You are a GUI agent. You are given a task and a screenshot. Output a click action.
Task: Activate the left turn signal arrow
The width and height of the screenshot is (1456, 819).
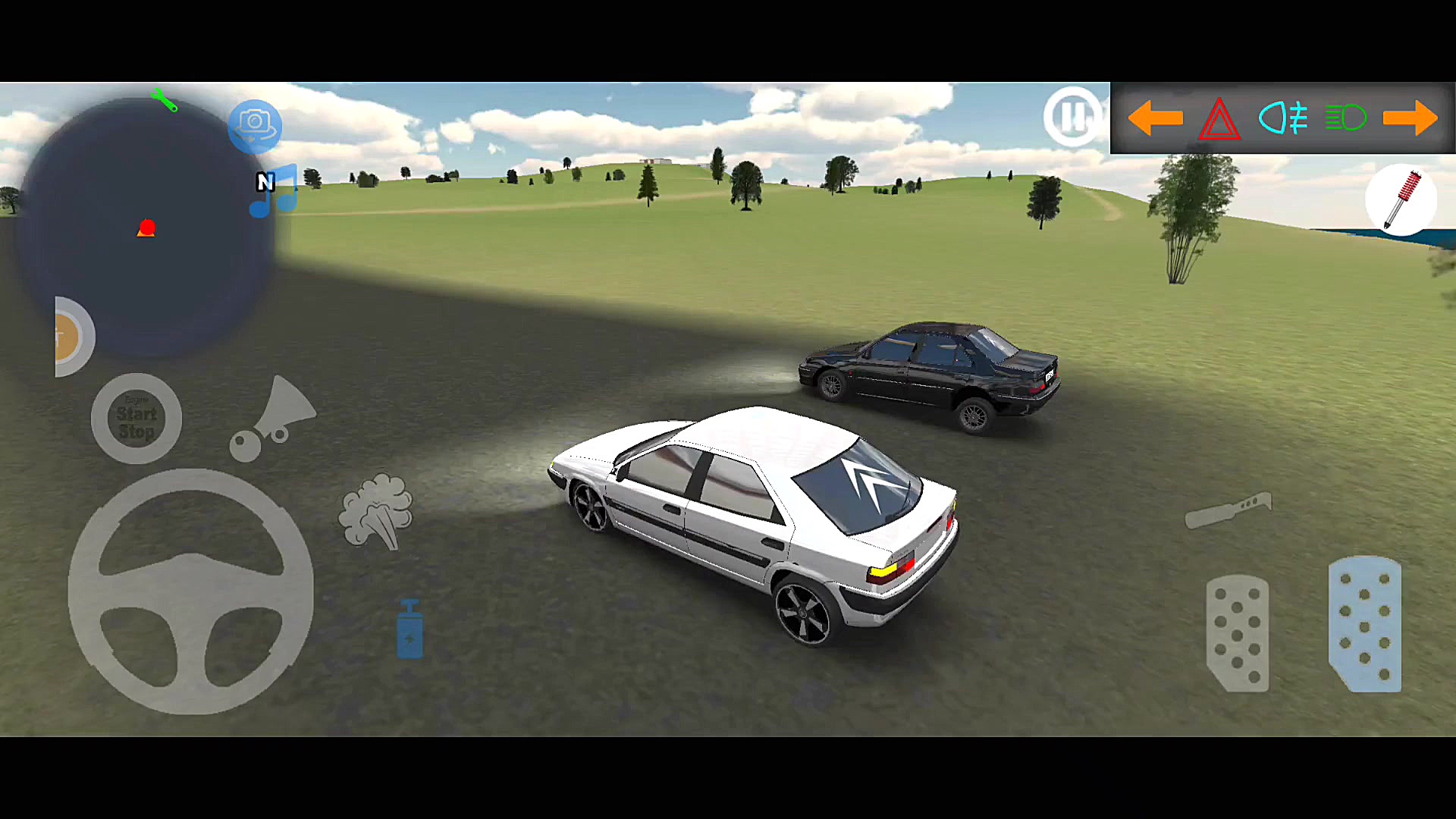click(x=1155, y=118)
